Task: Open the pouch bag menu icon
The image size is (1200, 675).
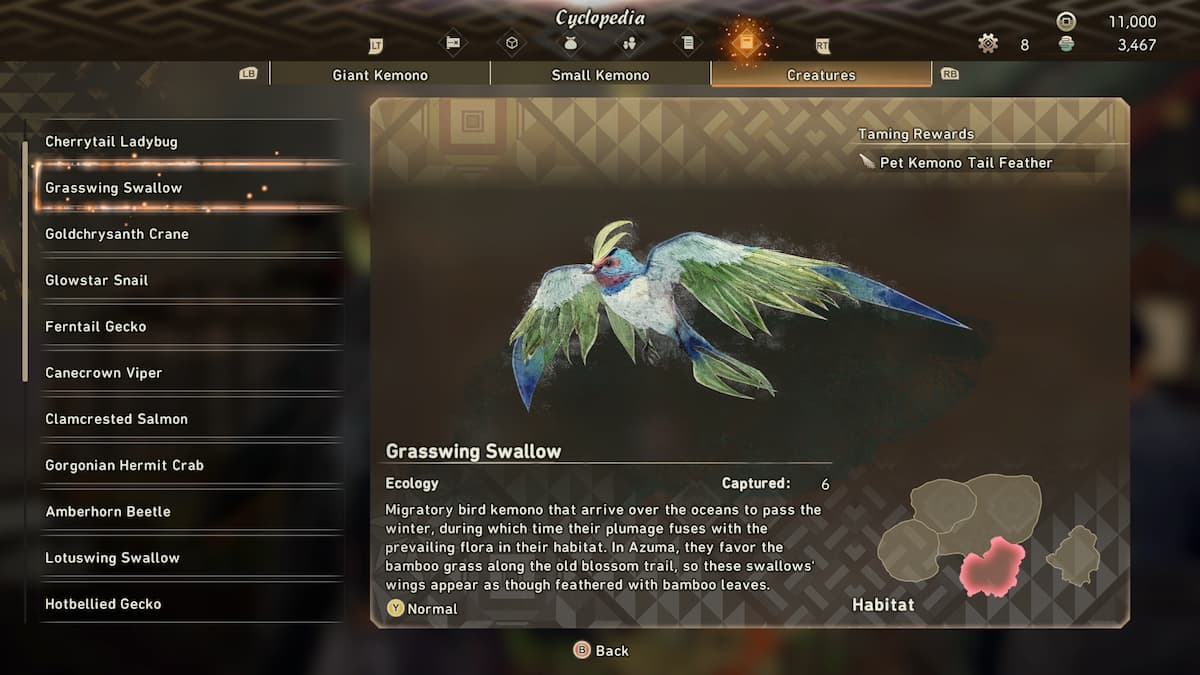Action: point(571,42)
